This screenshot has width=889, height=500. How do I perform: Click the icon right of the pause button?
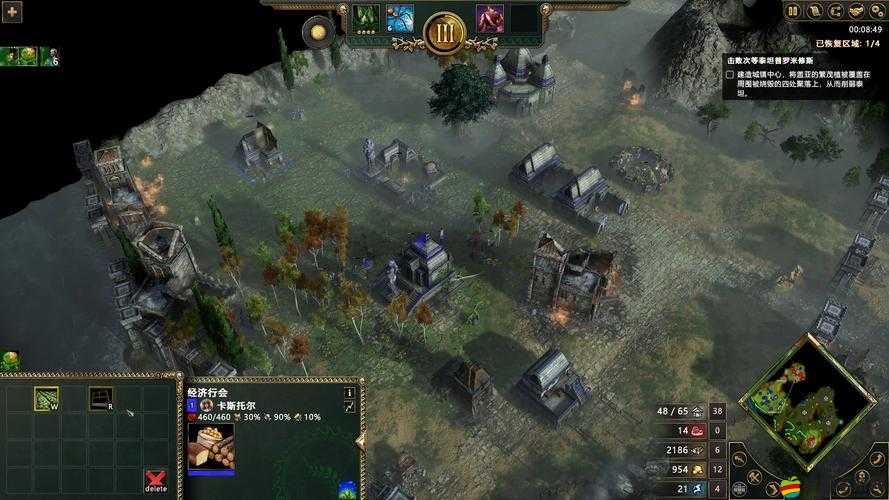click(x=815, y=11)
